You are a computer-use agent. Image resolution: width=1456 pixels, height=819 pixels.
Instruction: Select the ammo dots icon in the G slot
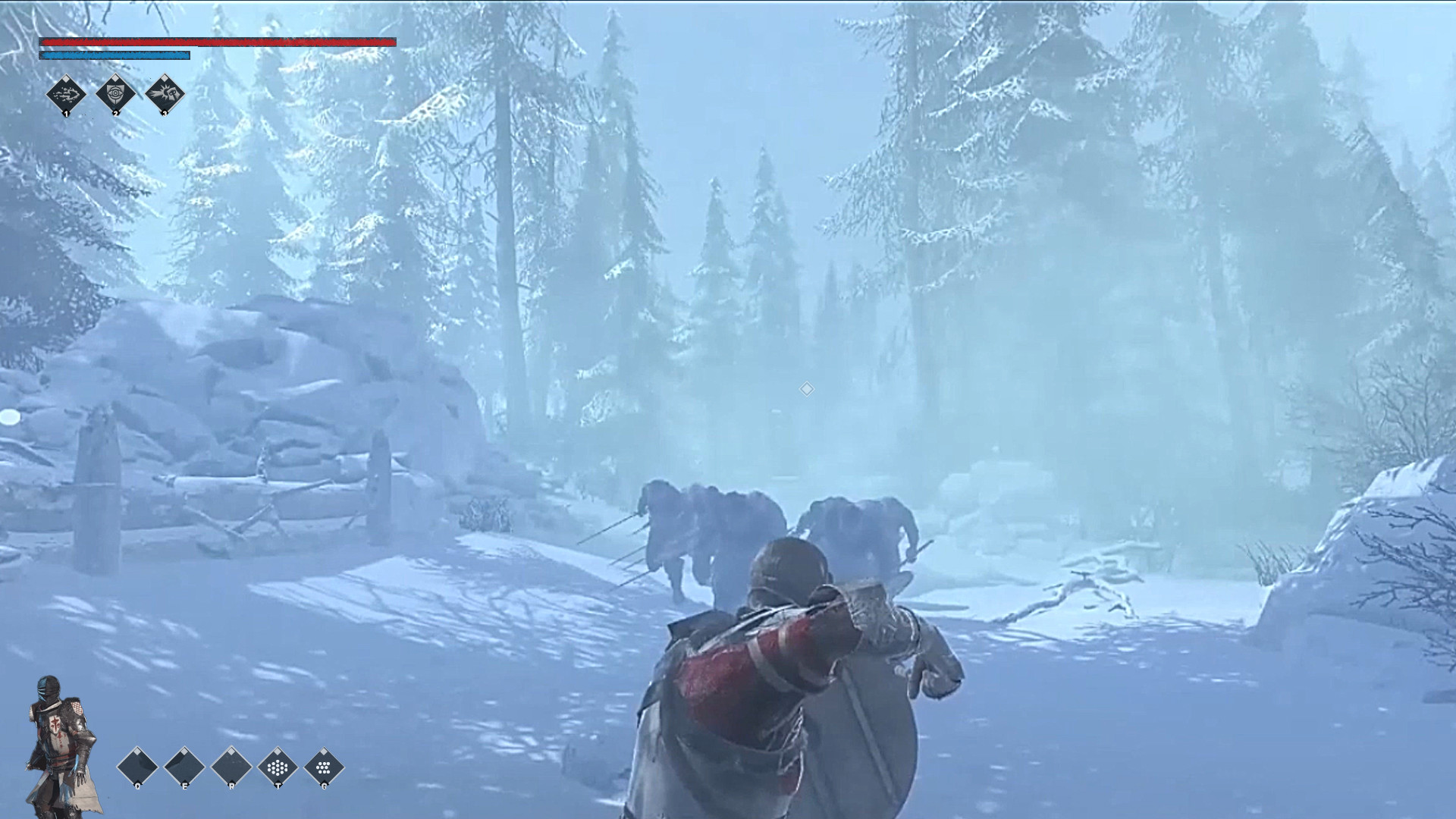point(324,767)
